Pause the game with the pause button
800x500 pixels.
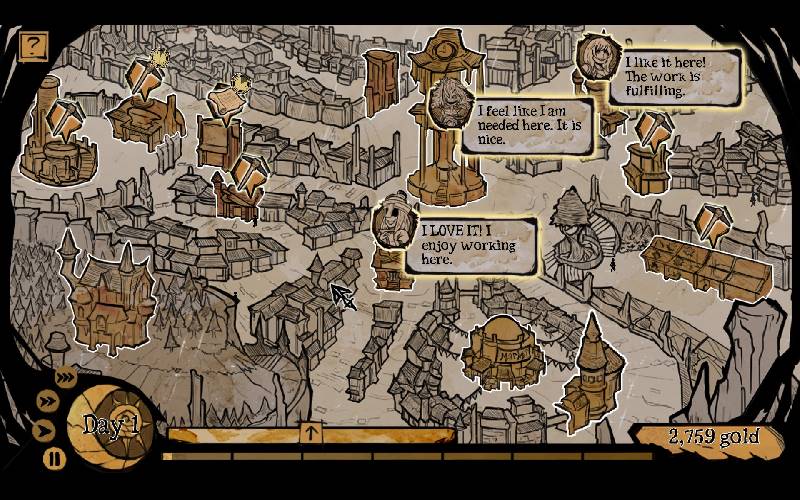tap(54, 459)
